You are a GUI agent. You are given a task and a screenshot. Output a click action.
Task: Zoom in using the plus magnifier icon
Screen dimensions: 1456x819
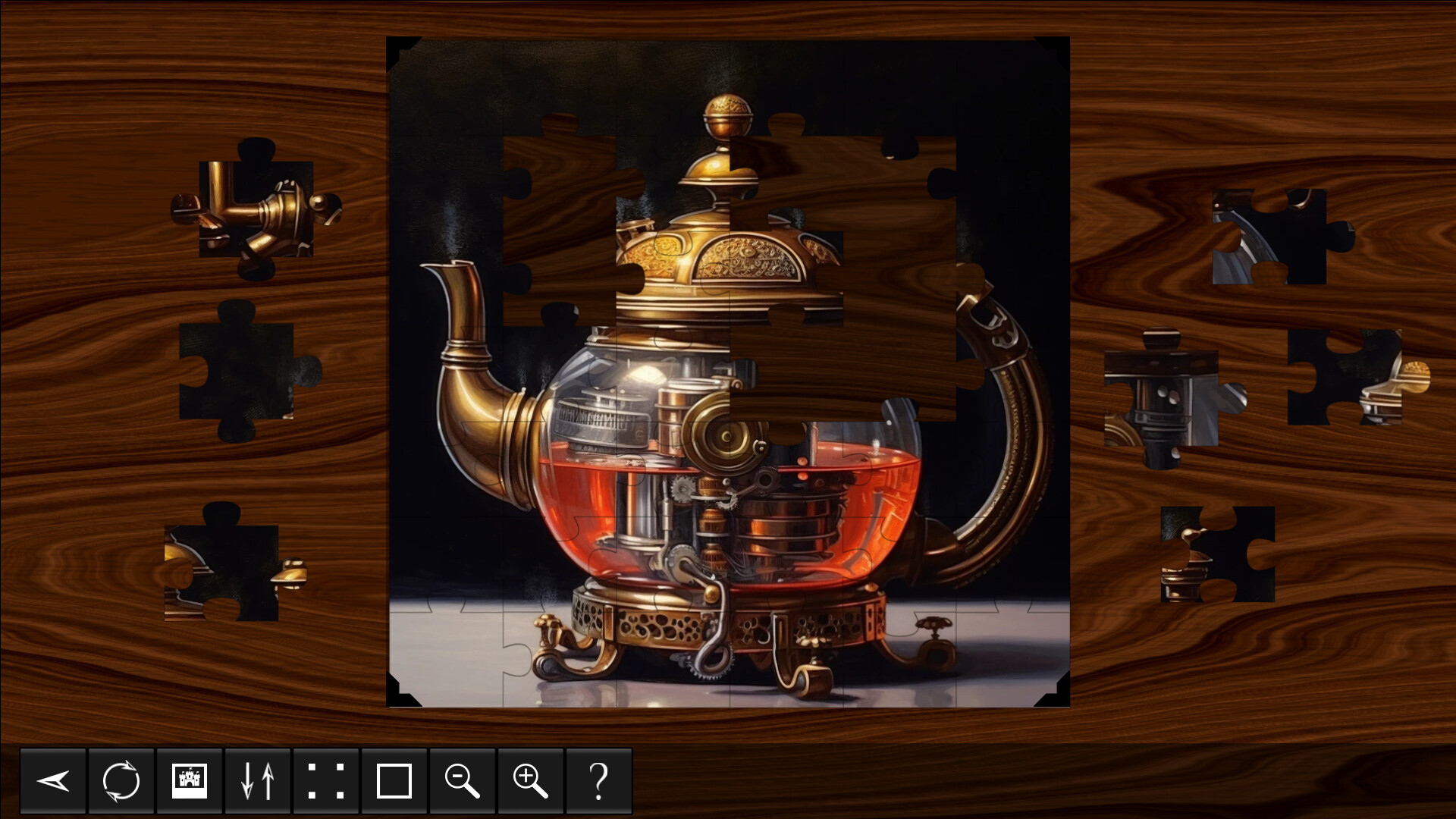(531, 781)
